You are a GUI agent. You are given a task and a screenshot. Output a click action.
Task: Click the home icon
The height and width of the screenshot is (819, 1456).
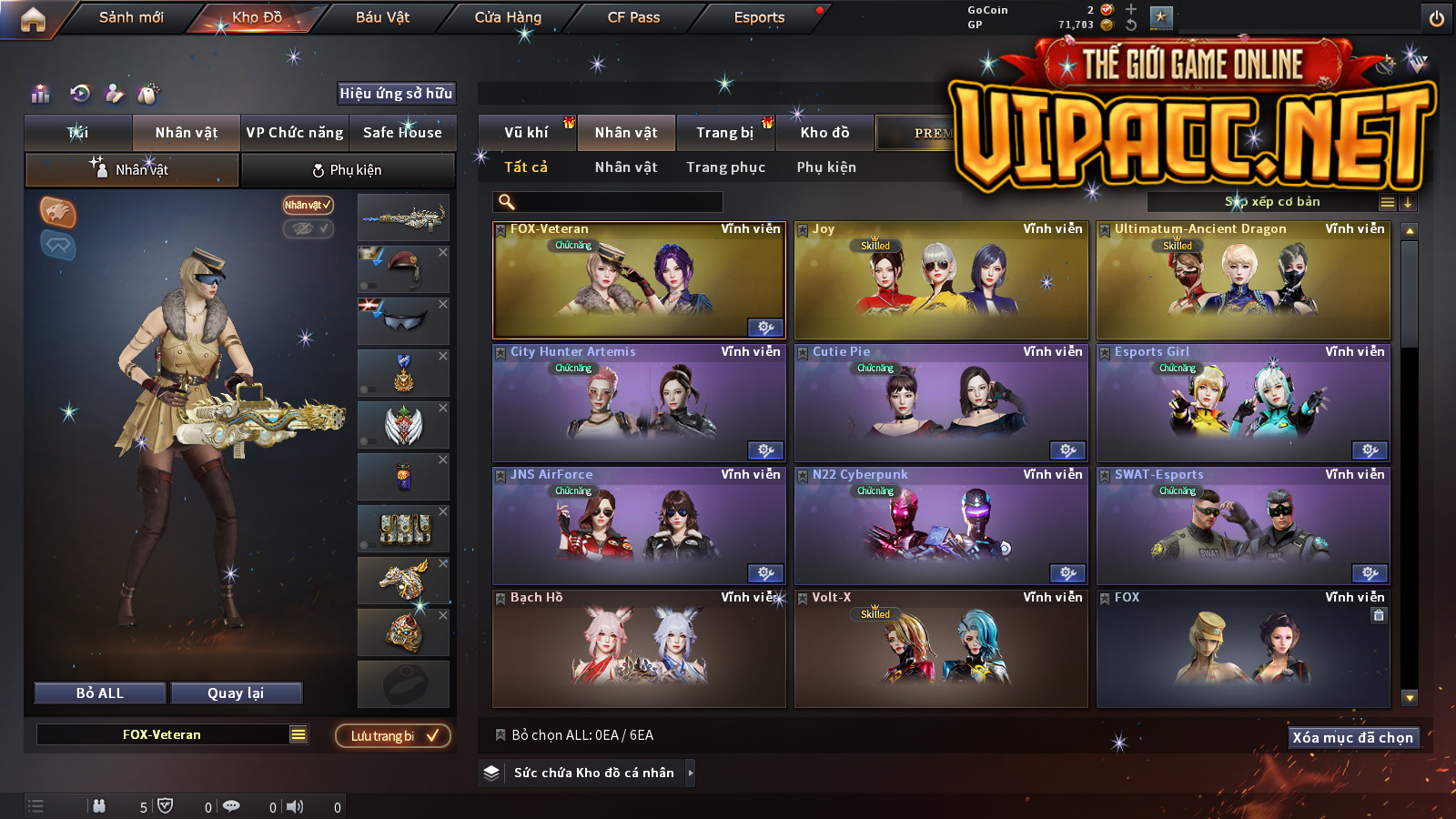[x=33, y=19]
